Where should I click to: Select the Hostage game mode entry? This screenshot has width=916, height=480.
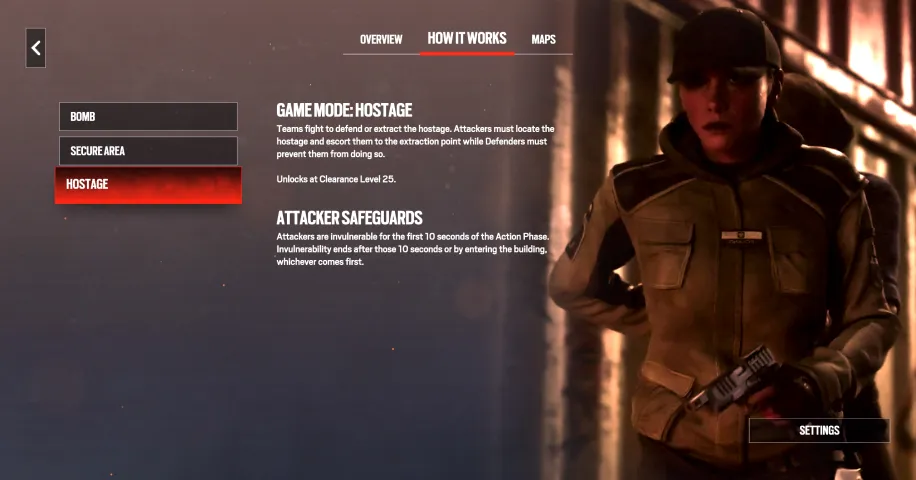tap(148, 185)
